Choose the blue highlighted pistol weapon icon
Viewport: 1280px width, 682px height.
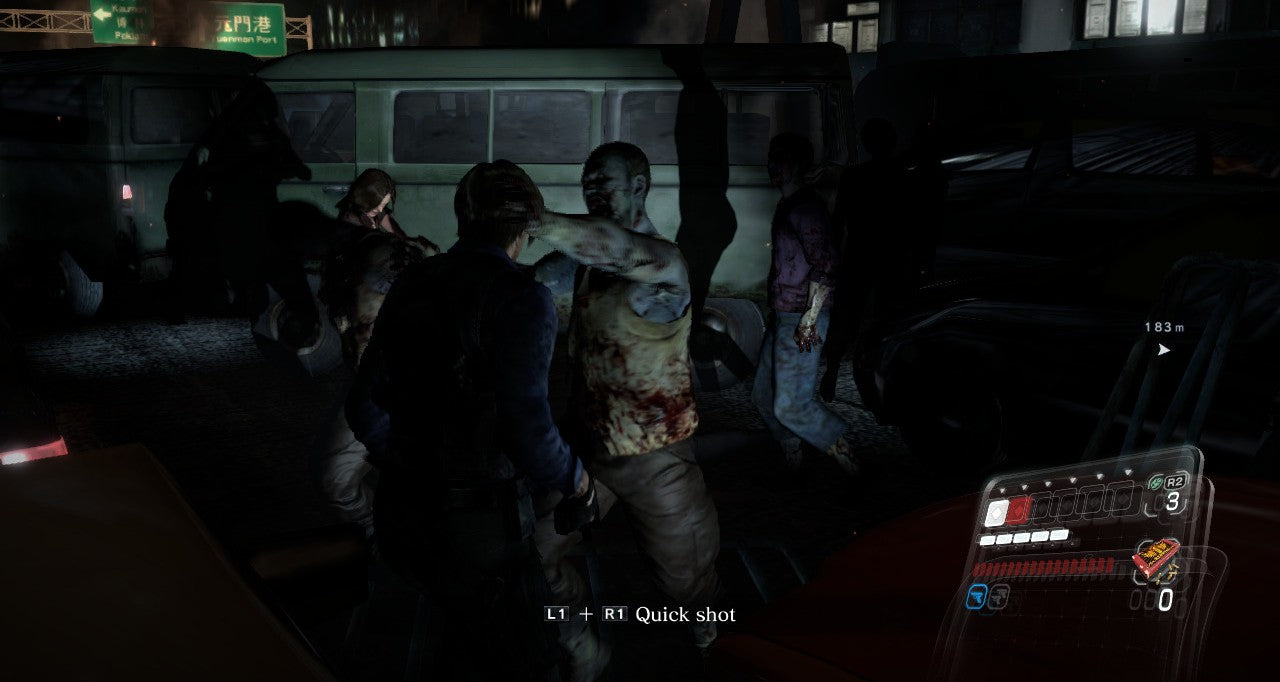click(x=977, y=597)
